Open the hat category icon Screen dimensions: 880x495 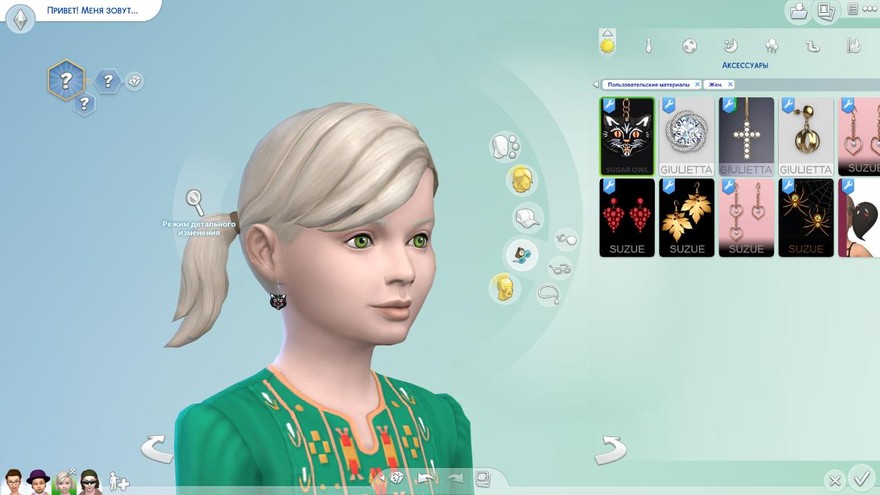pyautogui.click(x=527, y=217)
